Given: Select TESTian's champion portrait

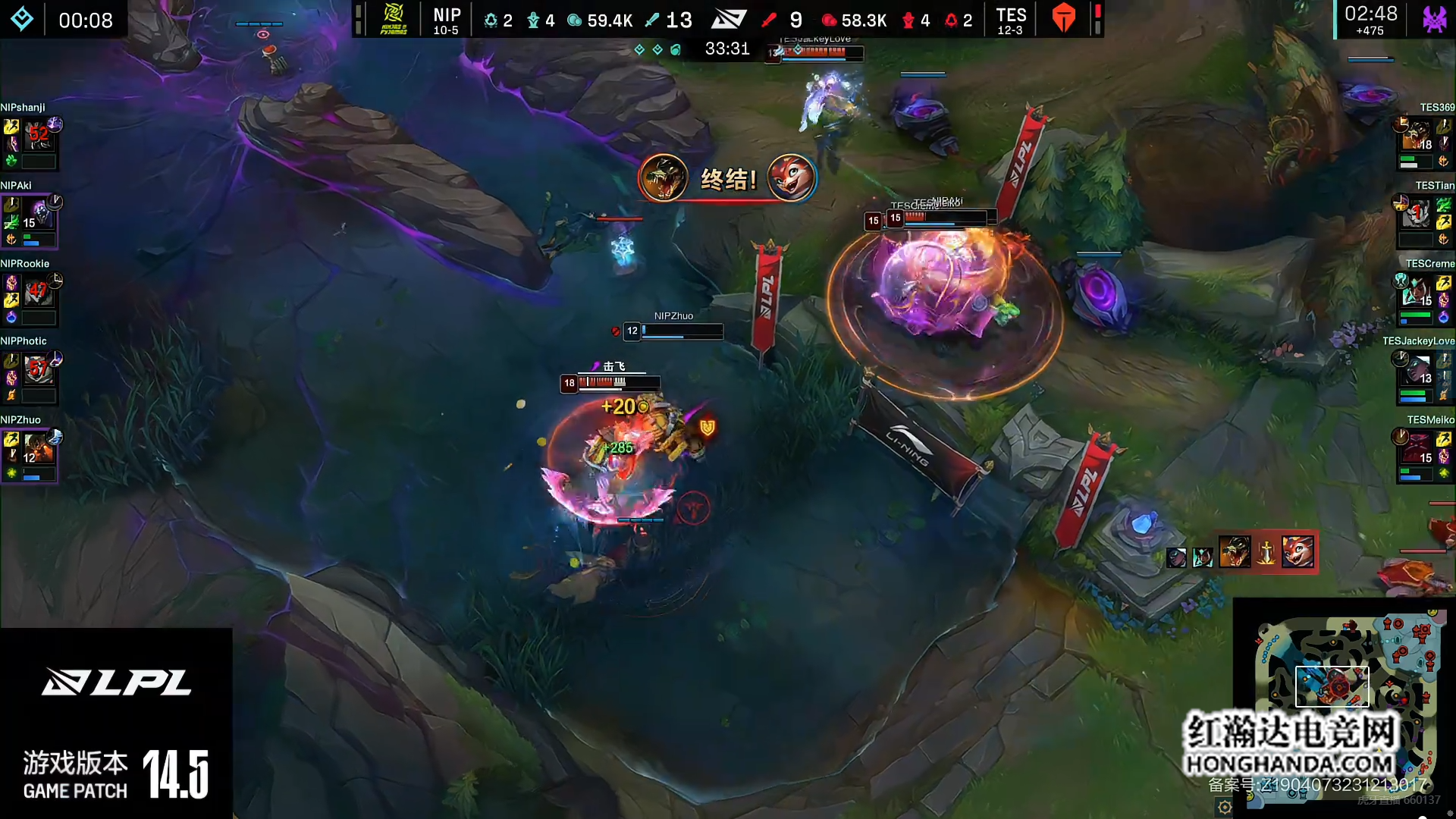Looking at the screenshot, I should click(x=1417, y=215).
